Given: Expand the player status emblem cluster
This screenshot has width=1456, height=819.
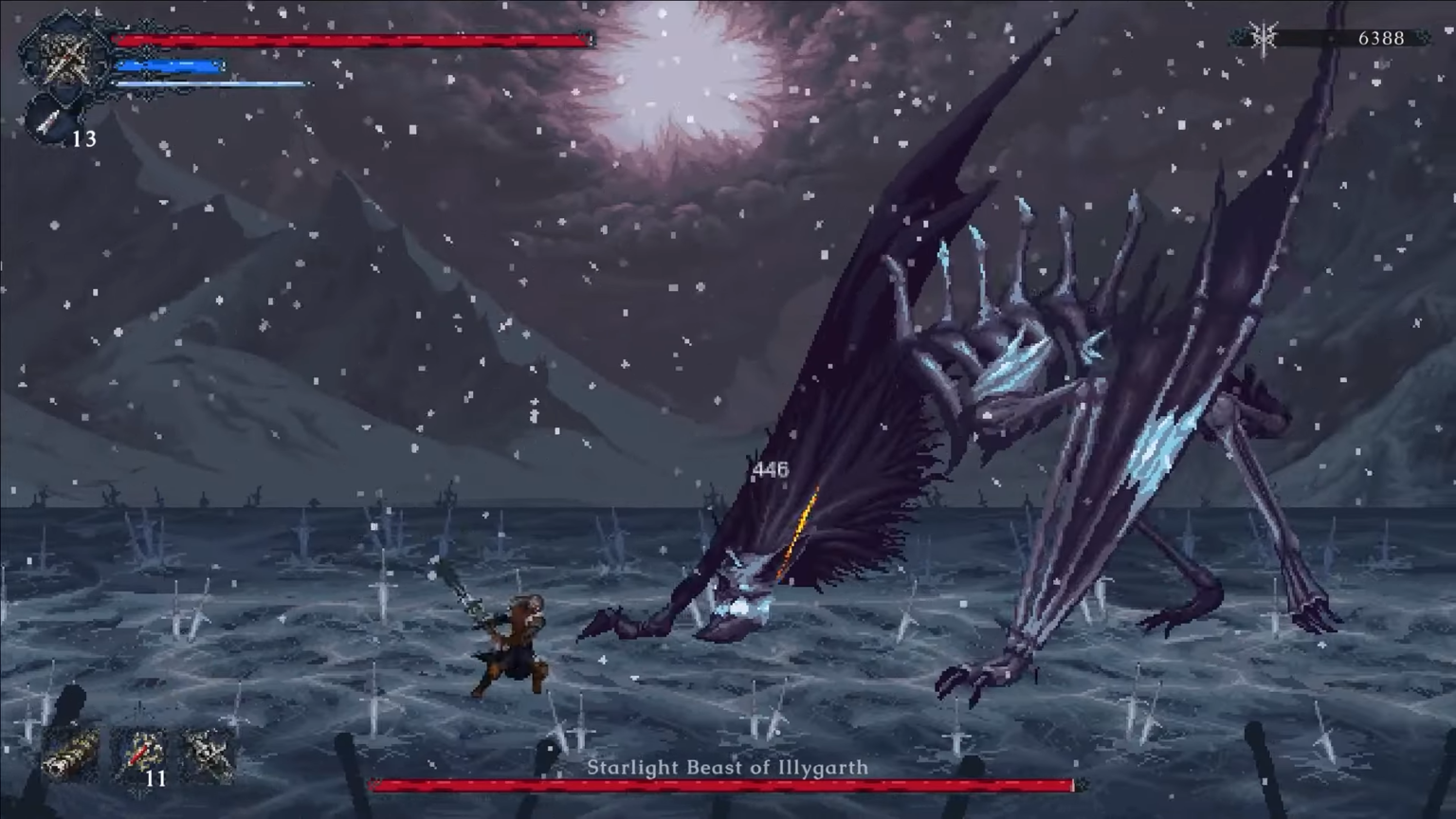Looking at the screenshot, I should pyautogui.click(x=57, y=76).
